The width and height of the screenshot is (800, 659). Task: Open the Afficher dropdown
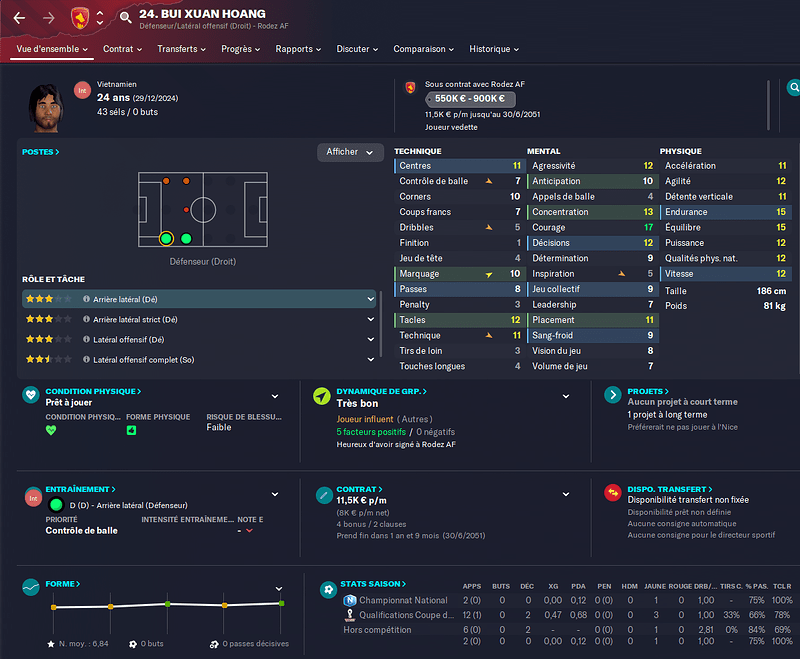pyautogui.click(x=350, y=152)
